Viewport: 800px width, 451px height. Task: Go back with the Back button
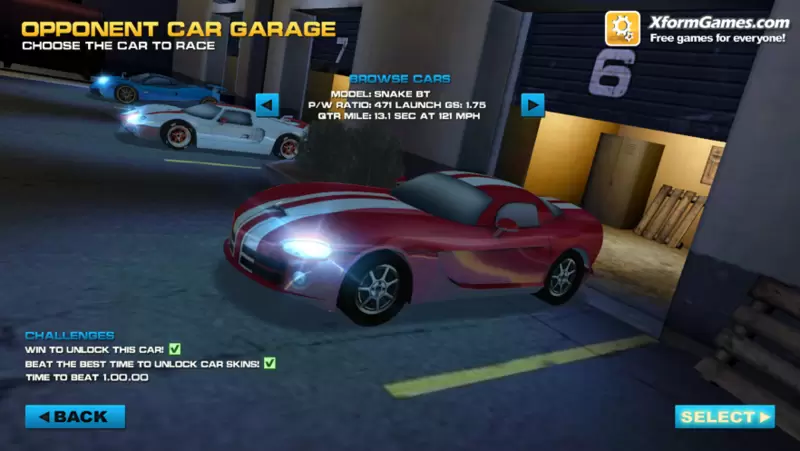[75, 416]
